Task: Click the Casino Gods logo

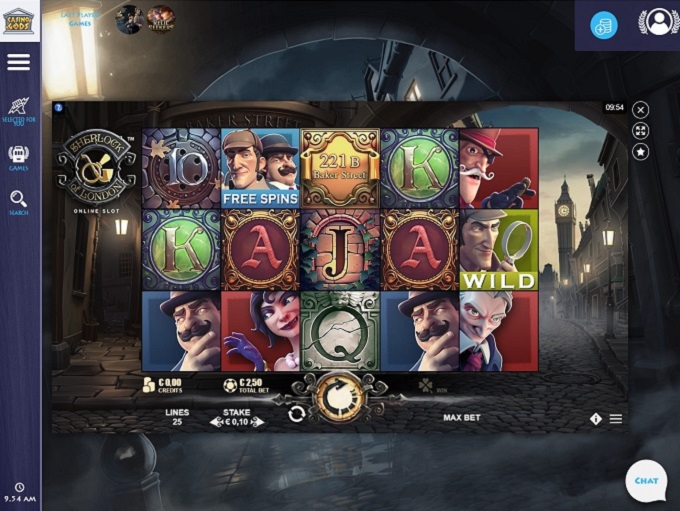Action: pos(19,20)
